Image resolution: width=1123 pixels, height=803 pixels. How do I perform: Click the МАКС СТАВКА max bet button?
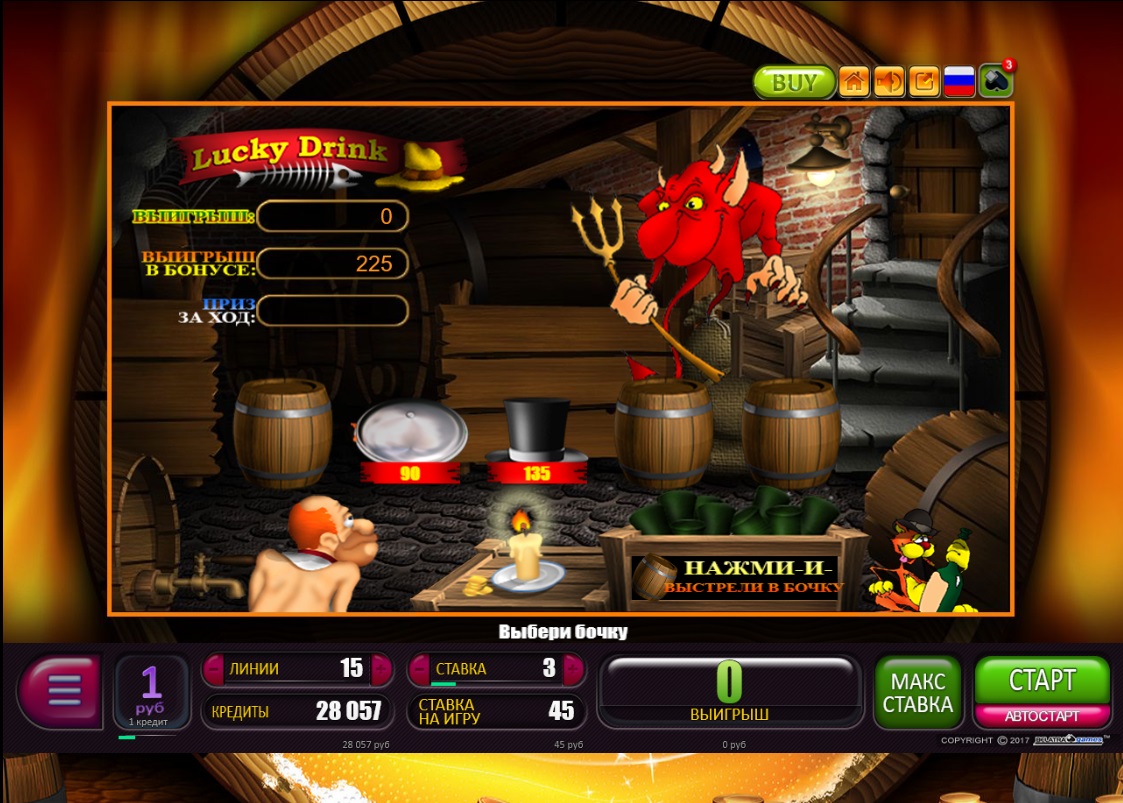[917, 692]
